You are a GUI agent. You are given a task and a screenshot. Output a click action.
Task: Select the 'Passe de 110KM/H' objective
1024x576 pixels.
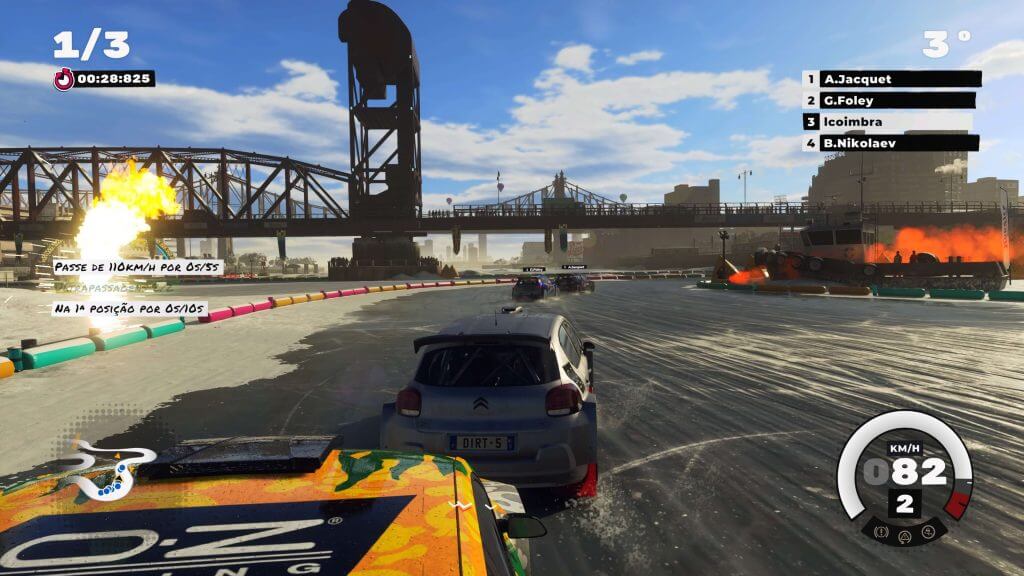click(137, 268)
